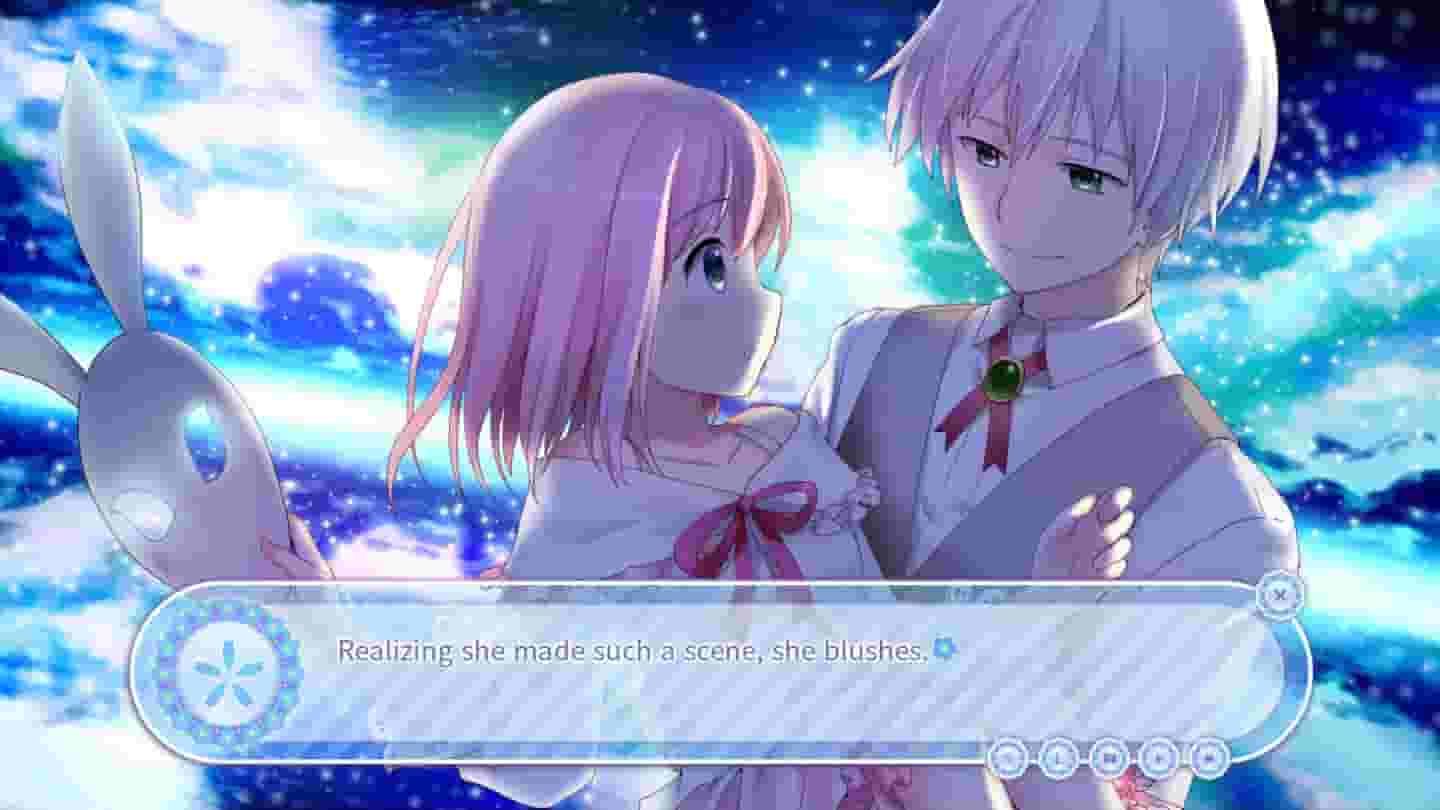Screen dimensions: 1440x810
Task: Select the second quick menu icon
Action: (x=1058, y=757)
